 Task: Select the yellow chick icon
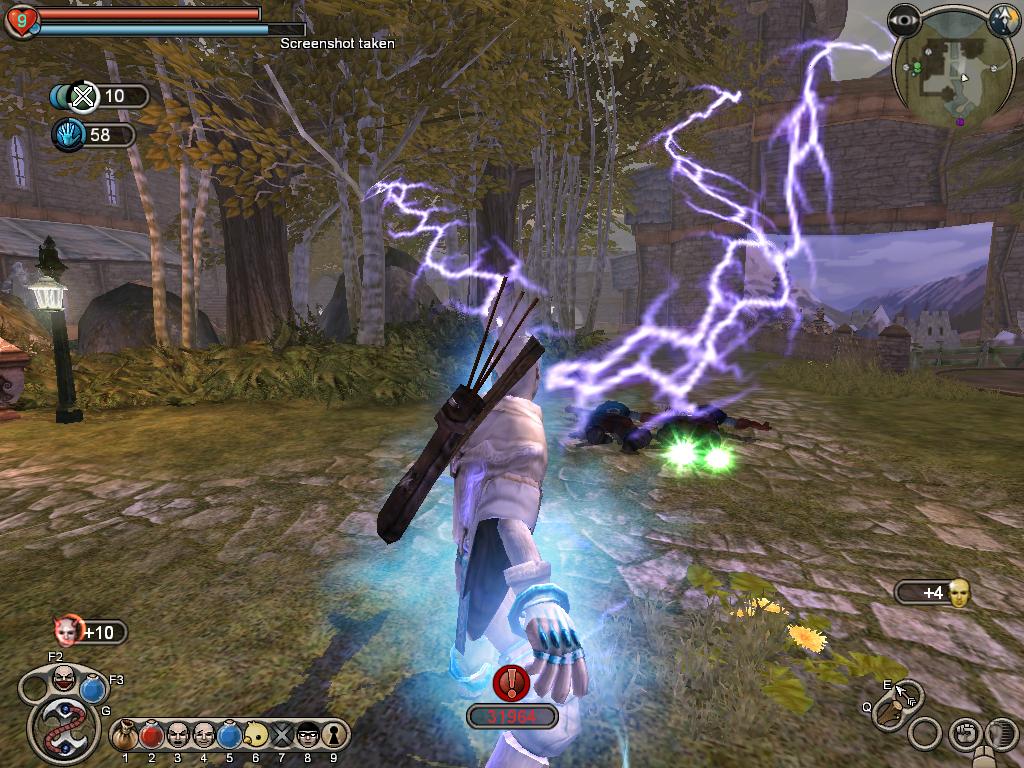tap(255, 736)
